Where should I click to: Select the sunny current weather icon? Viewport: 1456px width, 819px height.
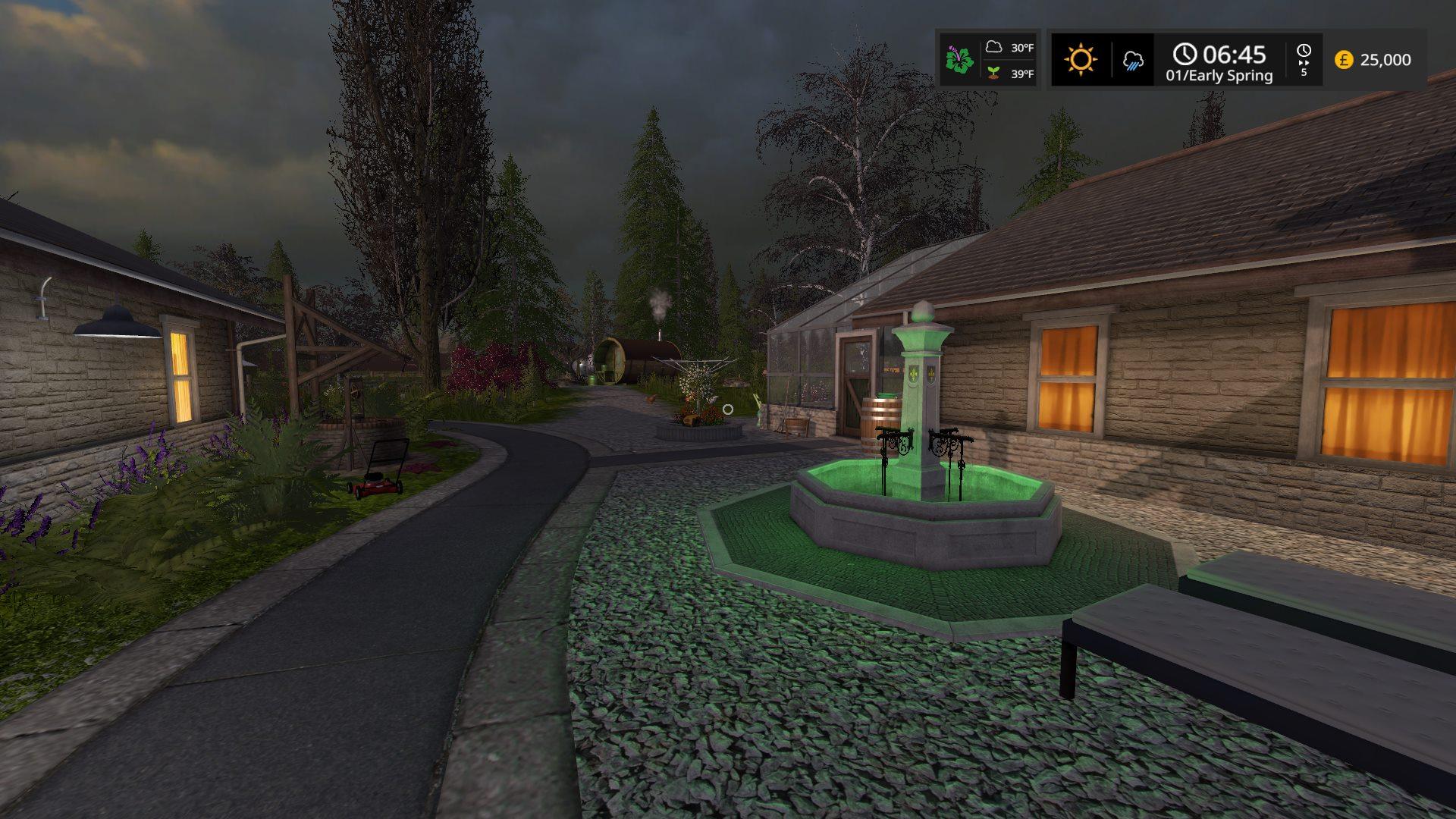coord(1080,59)
